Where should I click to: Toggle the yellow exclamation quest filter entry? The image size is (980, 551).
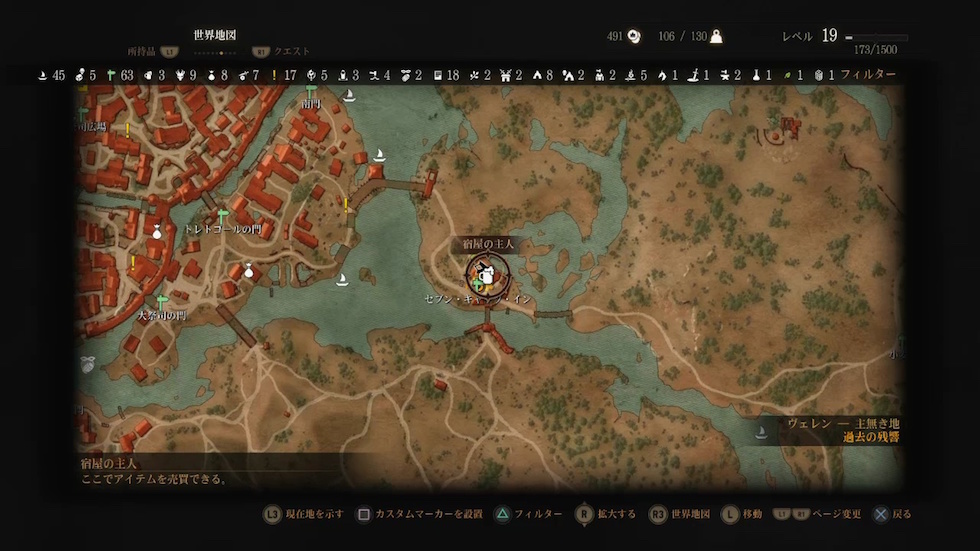click(273, 74)
